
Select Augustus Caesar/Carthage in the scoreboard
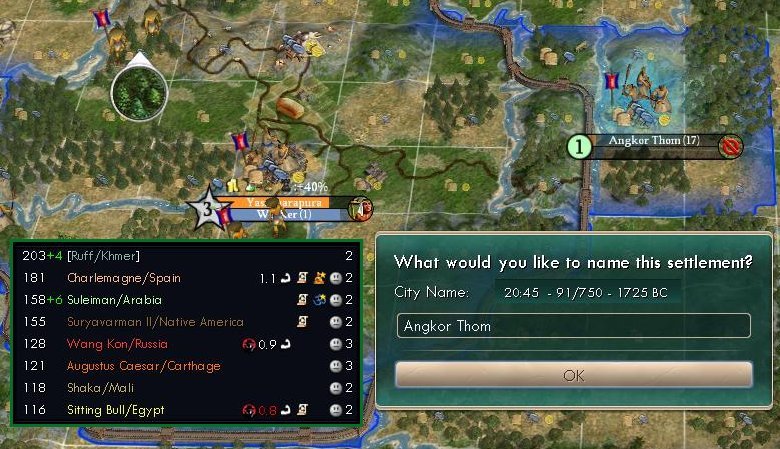point(143,366)
